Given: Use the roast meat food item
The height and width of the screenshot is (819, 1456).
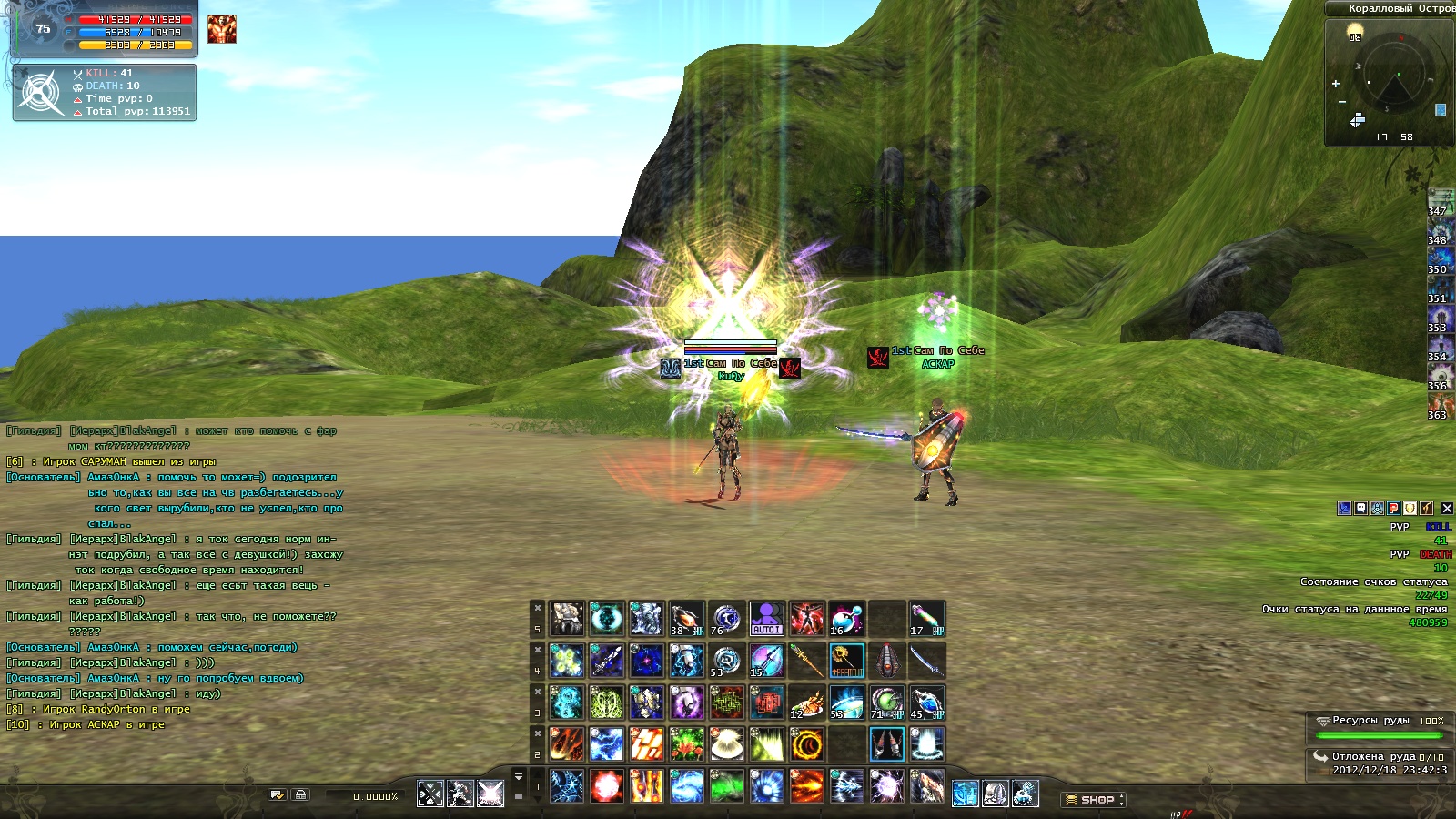Looking at the screenshot, I should tap(806, 703).
